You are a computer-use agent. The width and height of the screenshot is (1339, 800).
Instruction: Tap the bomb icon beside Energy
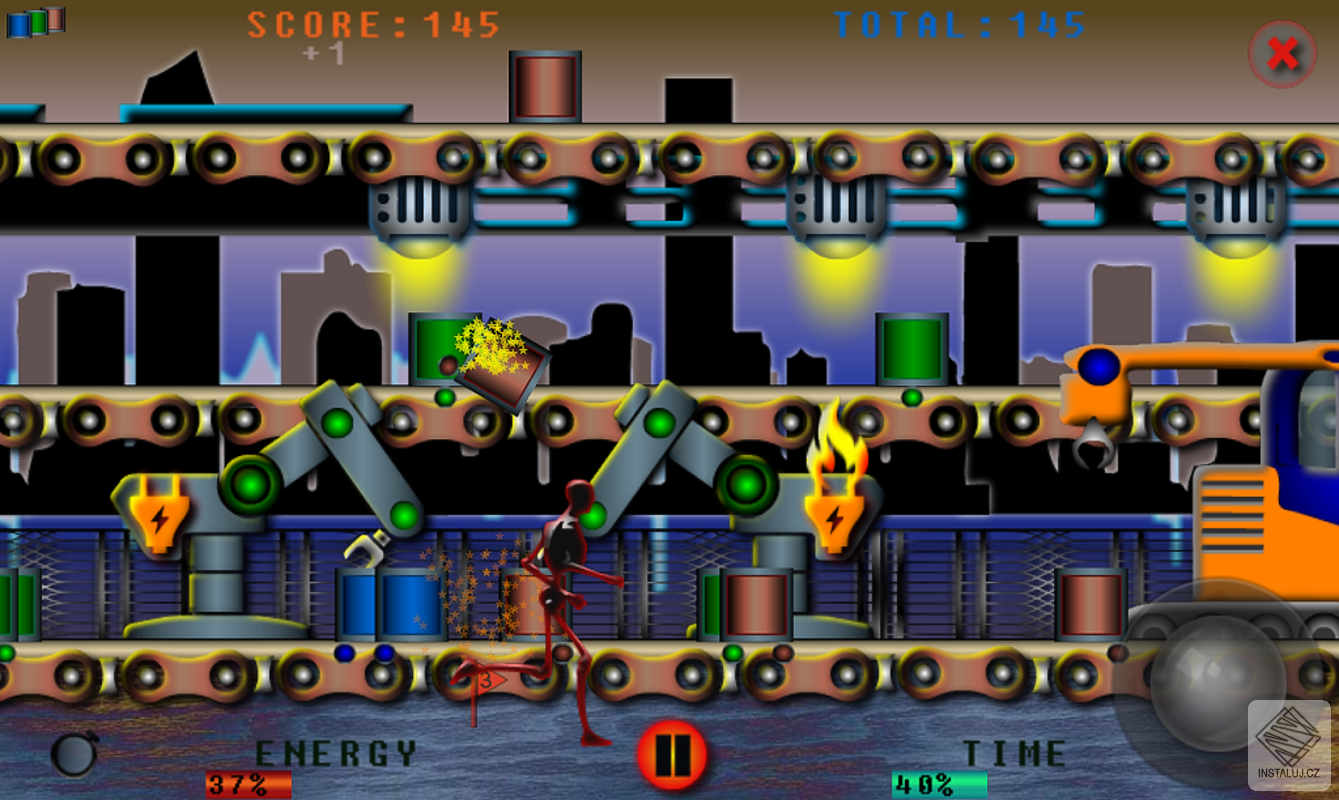pyautogui.click(x=75, y=754)
